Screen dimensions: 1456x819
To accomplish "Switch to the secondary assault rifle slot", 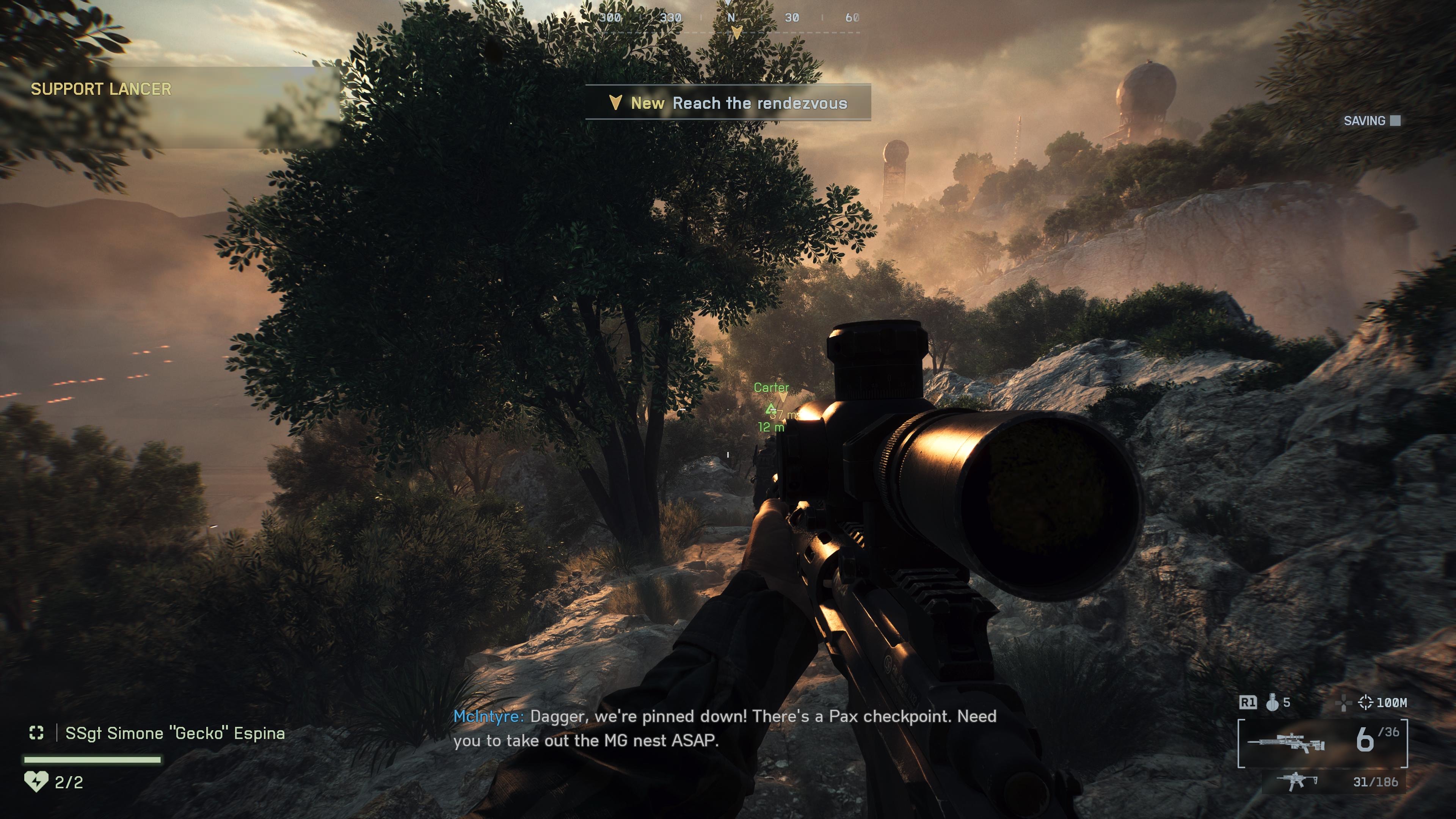I will click(1297, 782).
